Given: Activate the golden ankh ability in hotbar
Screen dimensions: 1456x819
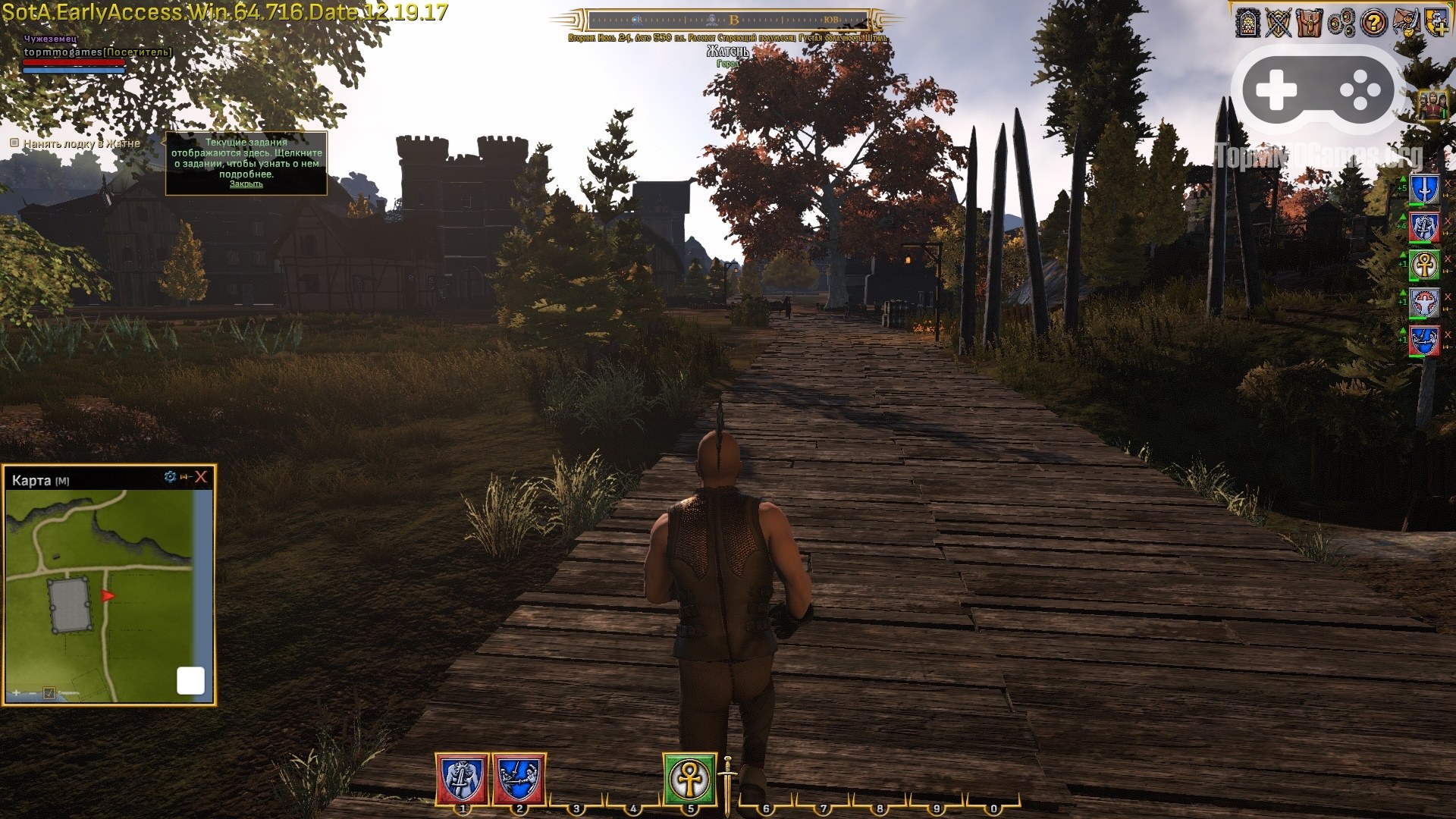Looking at the screenshot, I should click(x=690, y=779).
